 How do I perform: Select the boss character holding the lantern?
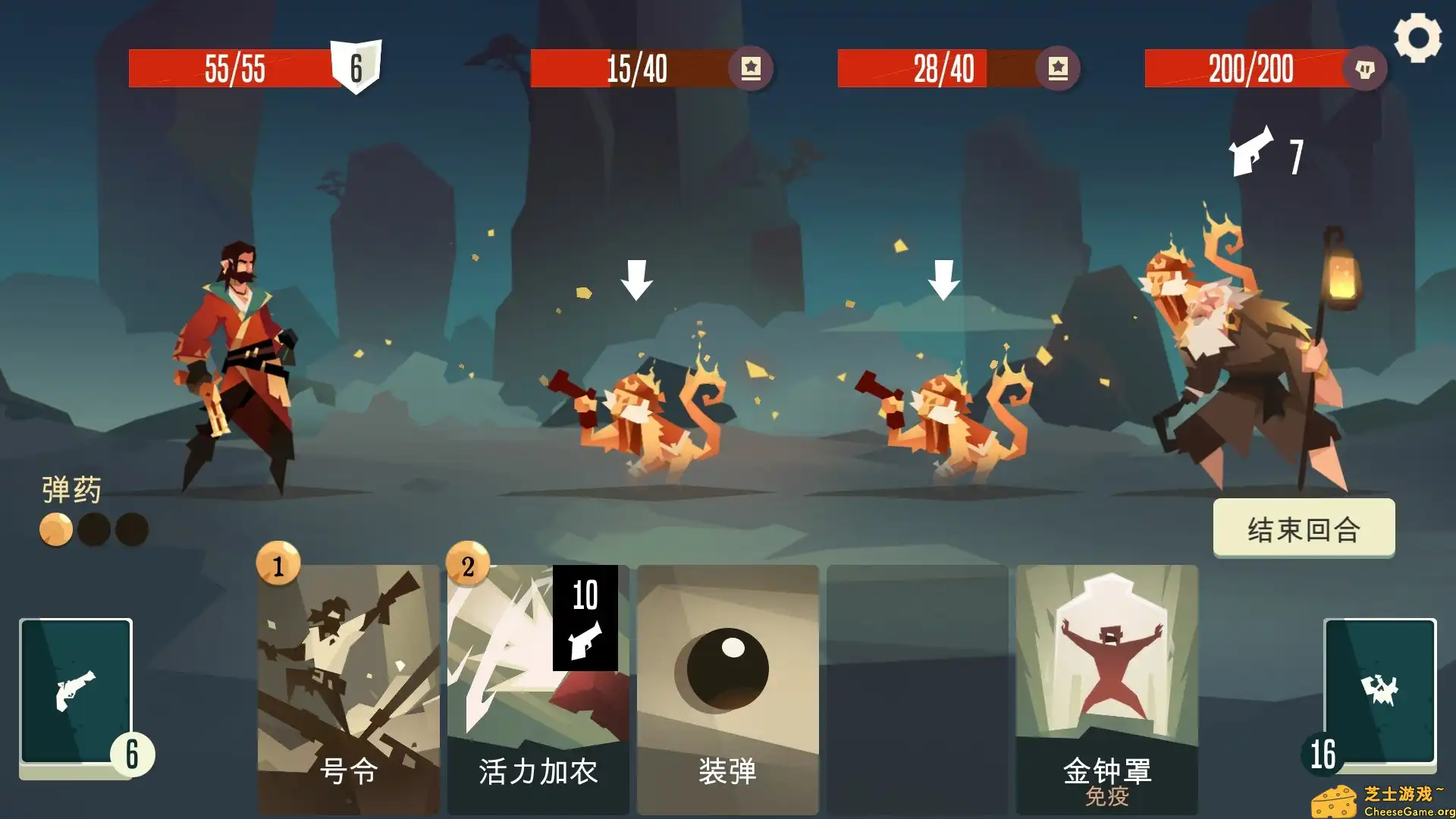tap(1244, 356)
